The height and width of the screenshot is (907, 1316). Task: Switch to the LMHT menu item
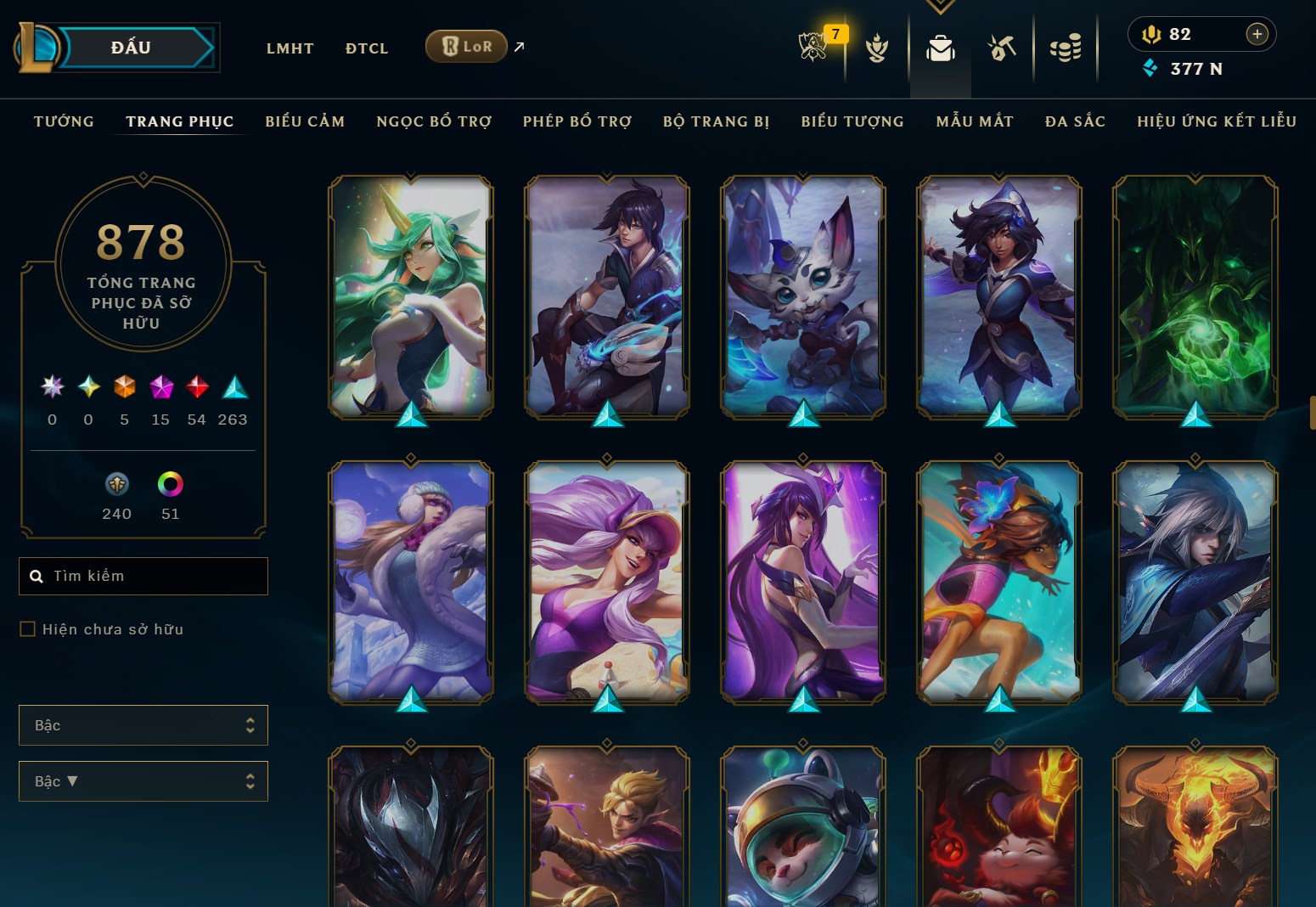(x=290, y=48)
